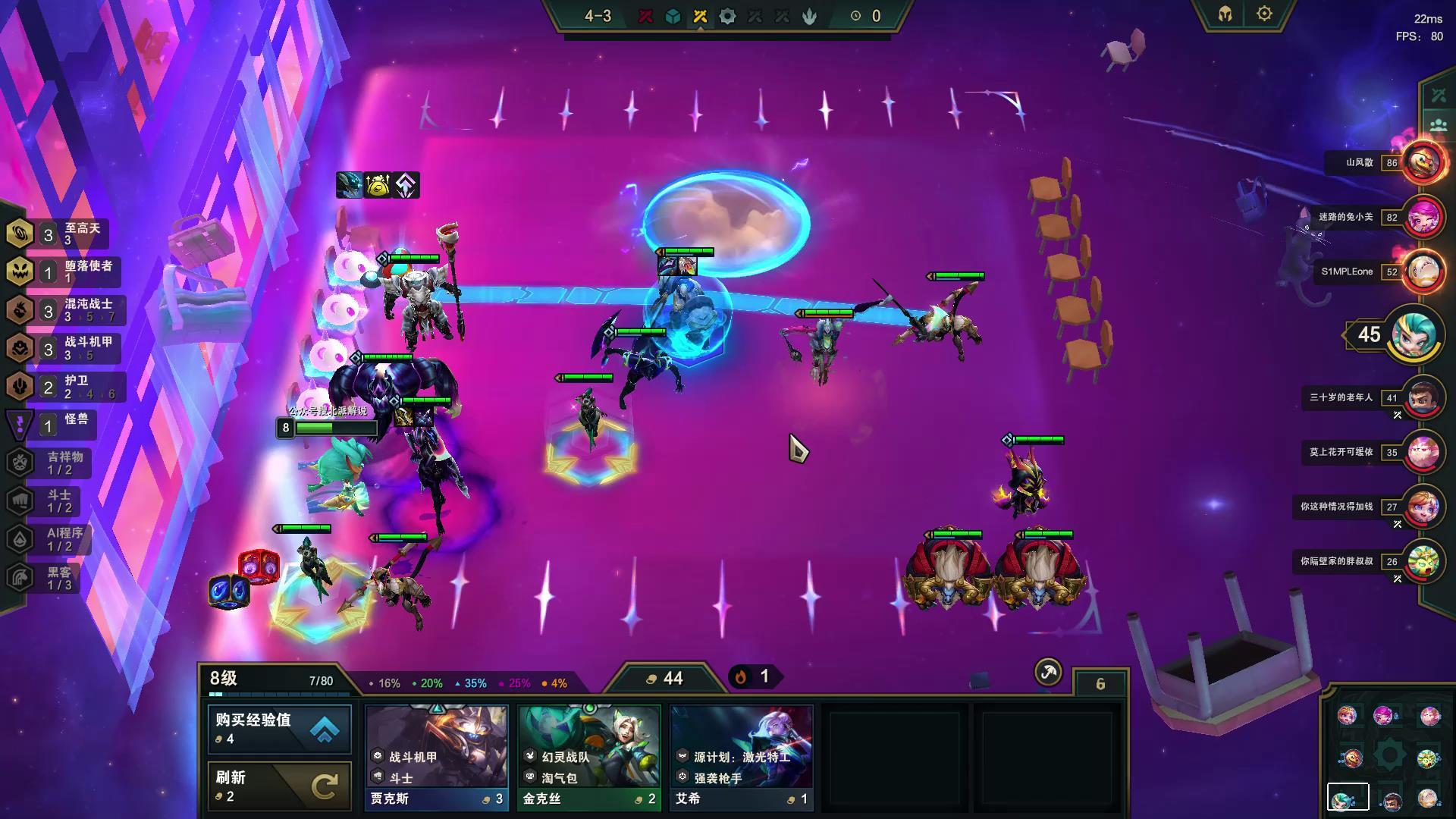Refresh the shop using 刷新

point(279,786)
